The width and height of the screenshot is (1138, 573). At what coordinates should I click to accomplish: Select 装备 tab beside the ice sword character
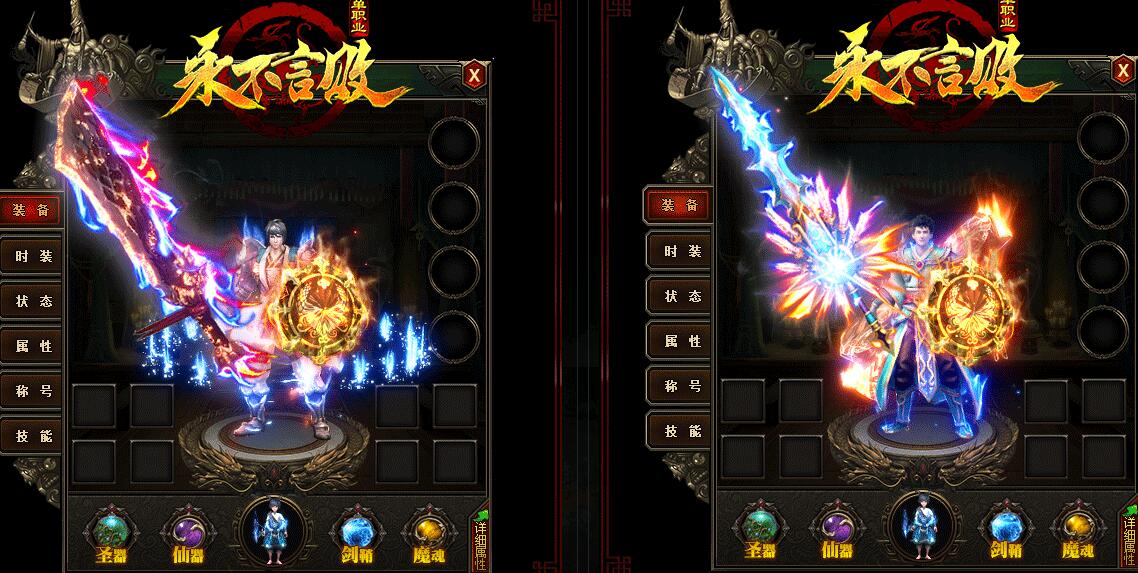click(681, 206)
